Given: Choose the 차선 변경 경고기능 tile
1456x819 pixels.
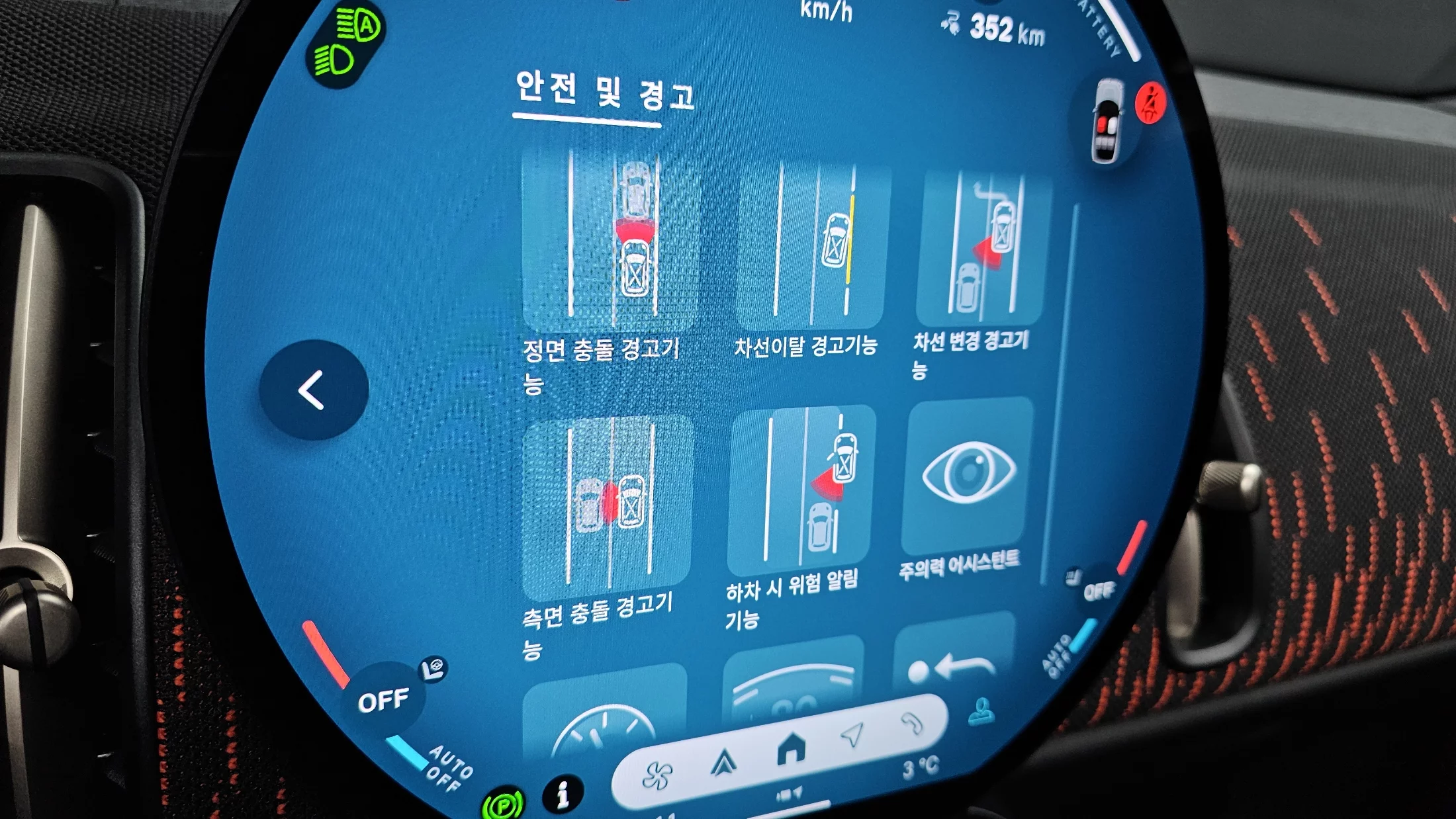Looking at the screenshot, I should coord(981,246).
